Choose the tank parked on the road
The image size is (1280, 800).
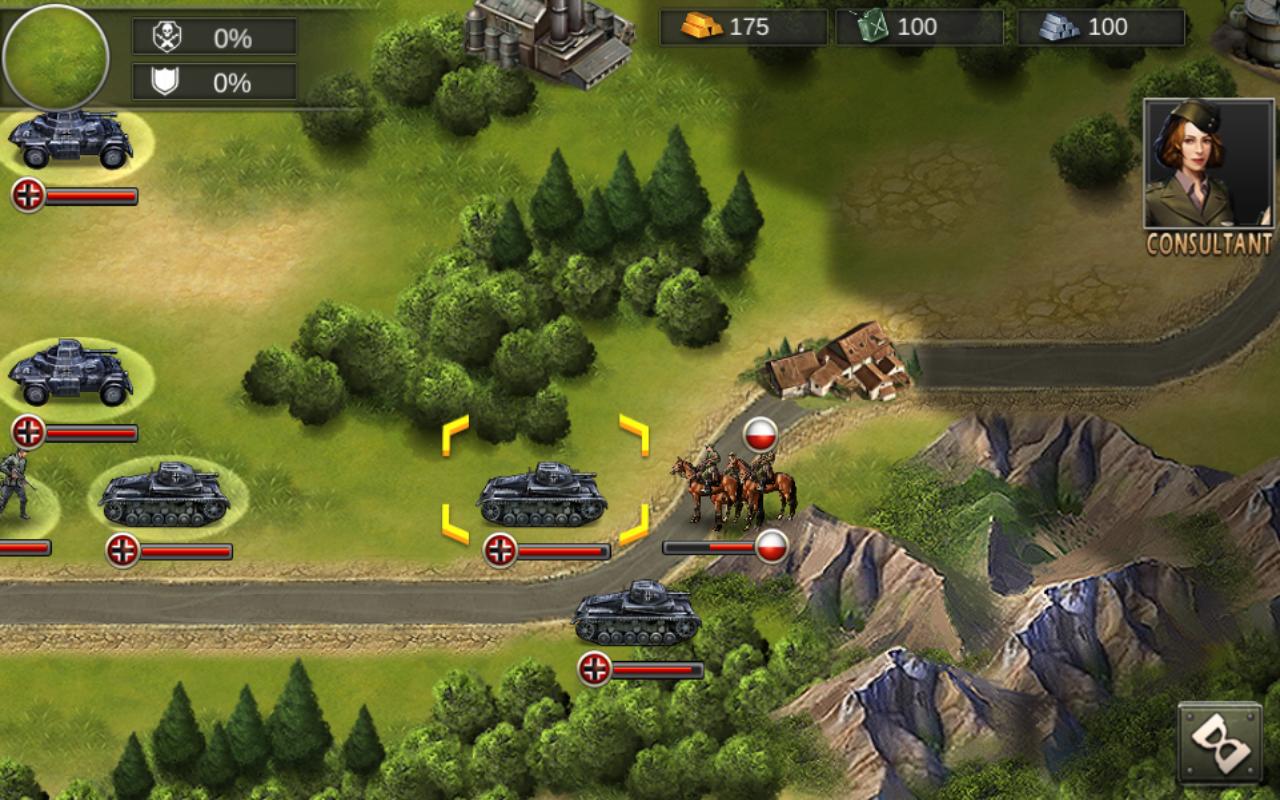coord(637,613)
